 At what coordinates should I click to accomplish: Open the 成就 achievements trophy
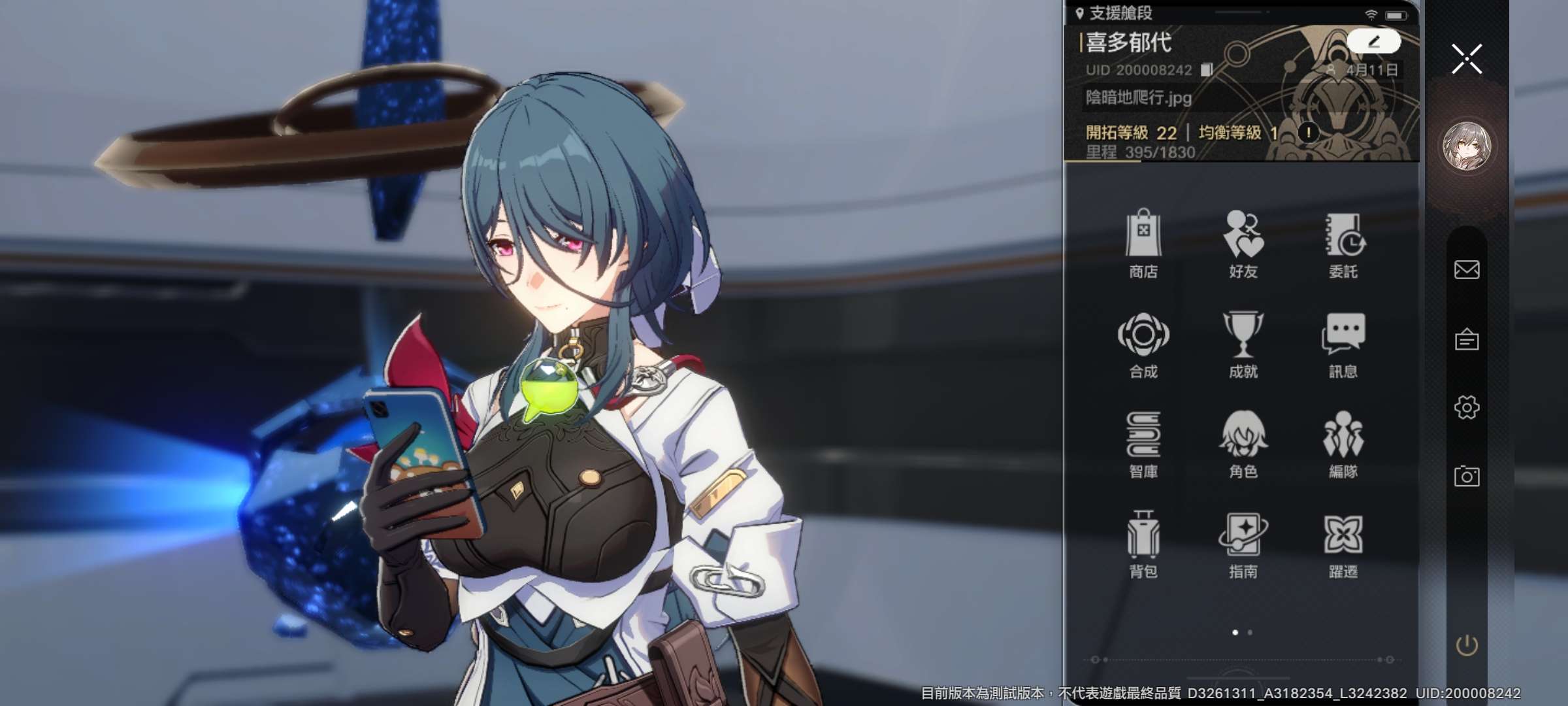[x=1243, y=343]
